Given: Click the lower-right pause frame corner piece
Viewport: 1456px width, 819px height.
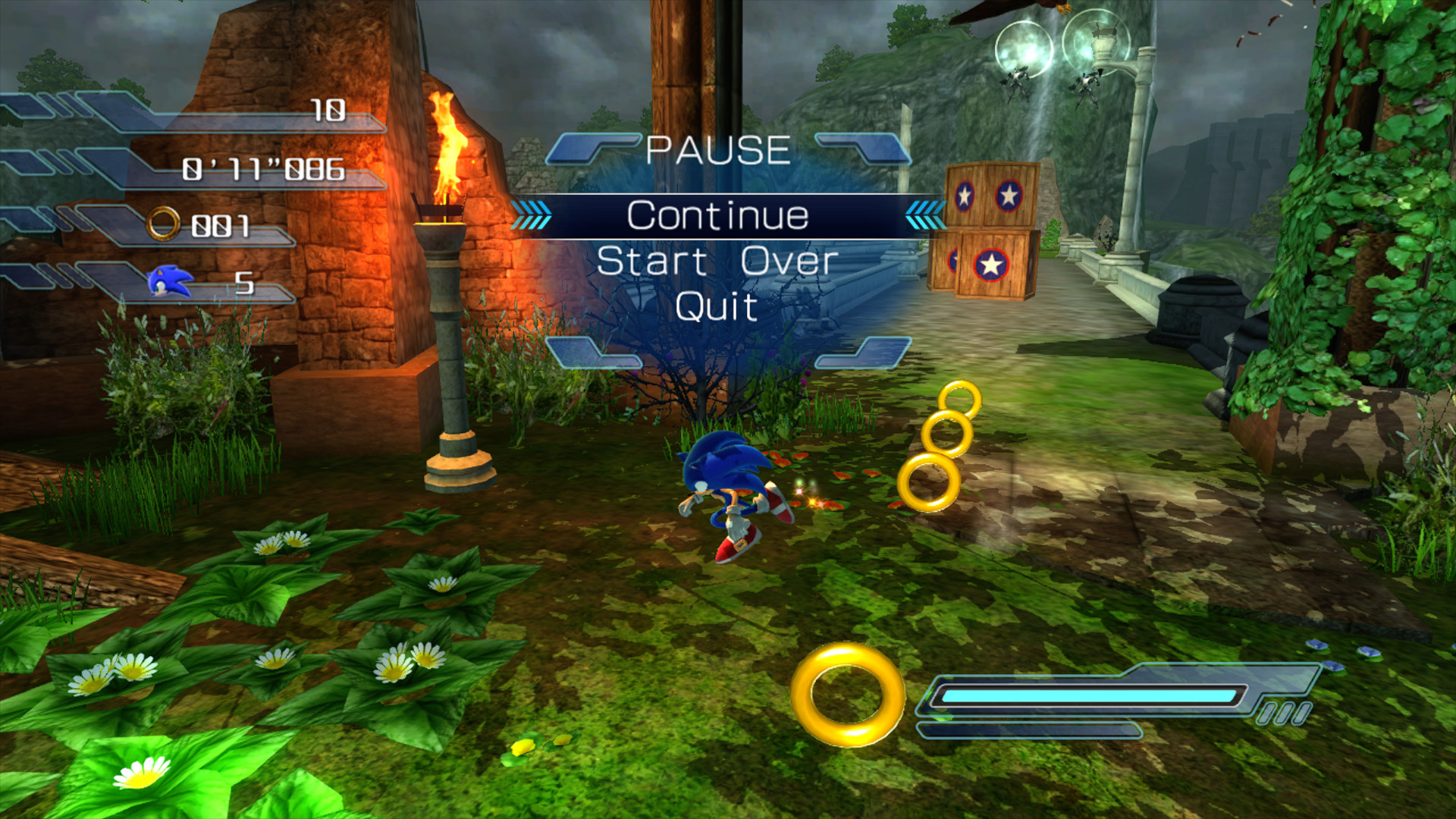Looking at the screenshot, I should point(864,353).
